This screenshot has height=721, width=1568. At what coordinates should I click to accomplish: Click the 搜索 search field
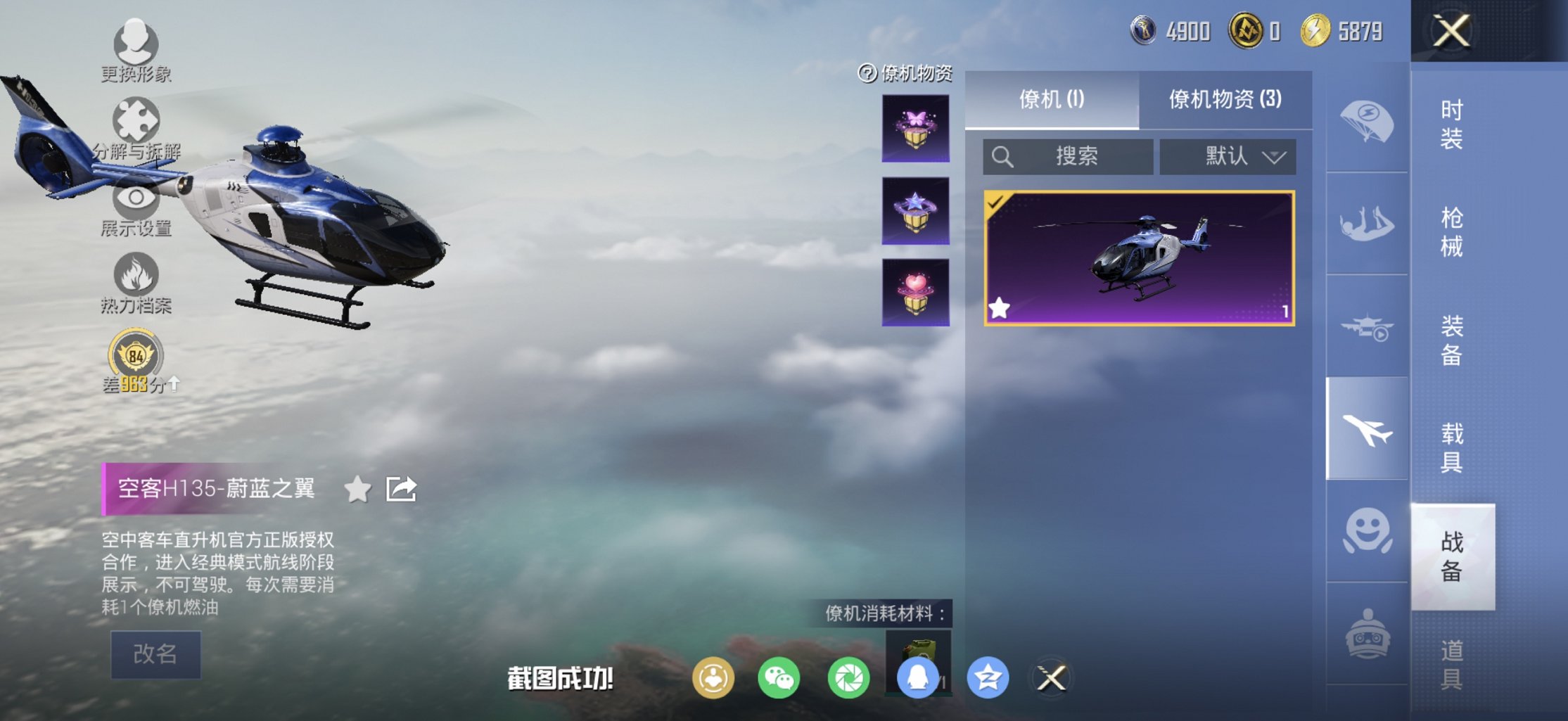(x=1069, y=157)
